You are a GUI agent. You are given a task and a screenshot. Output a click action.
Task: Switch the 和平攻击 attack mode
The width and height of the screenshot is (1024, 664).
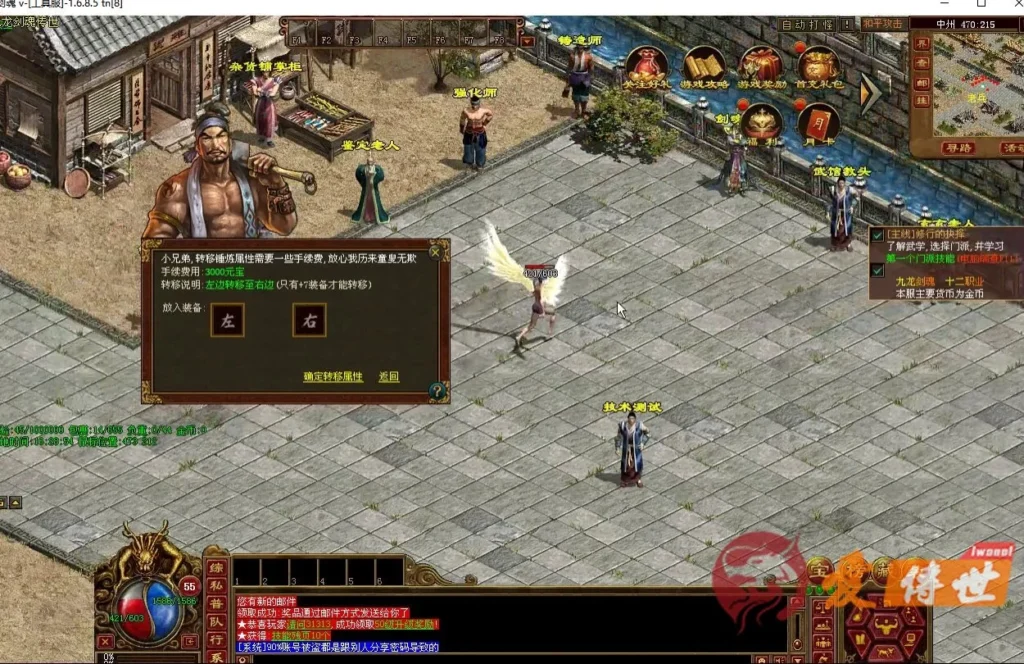coord(882,24)
